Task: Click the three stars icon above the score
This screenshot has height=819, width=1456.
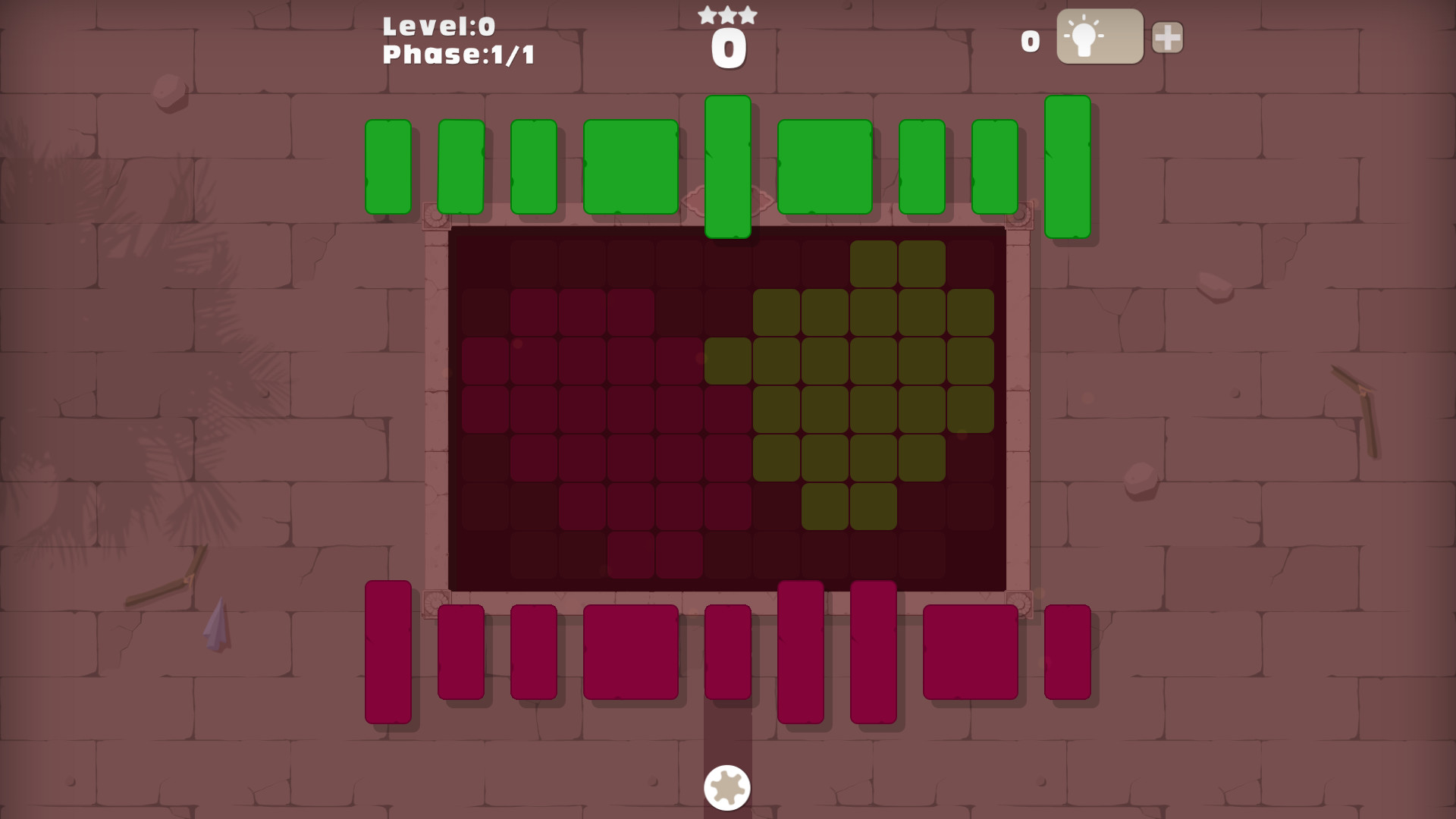Action: [726, 13]
